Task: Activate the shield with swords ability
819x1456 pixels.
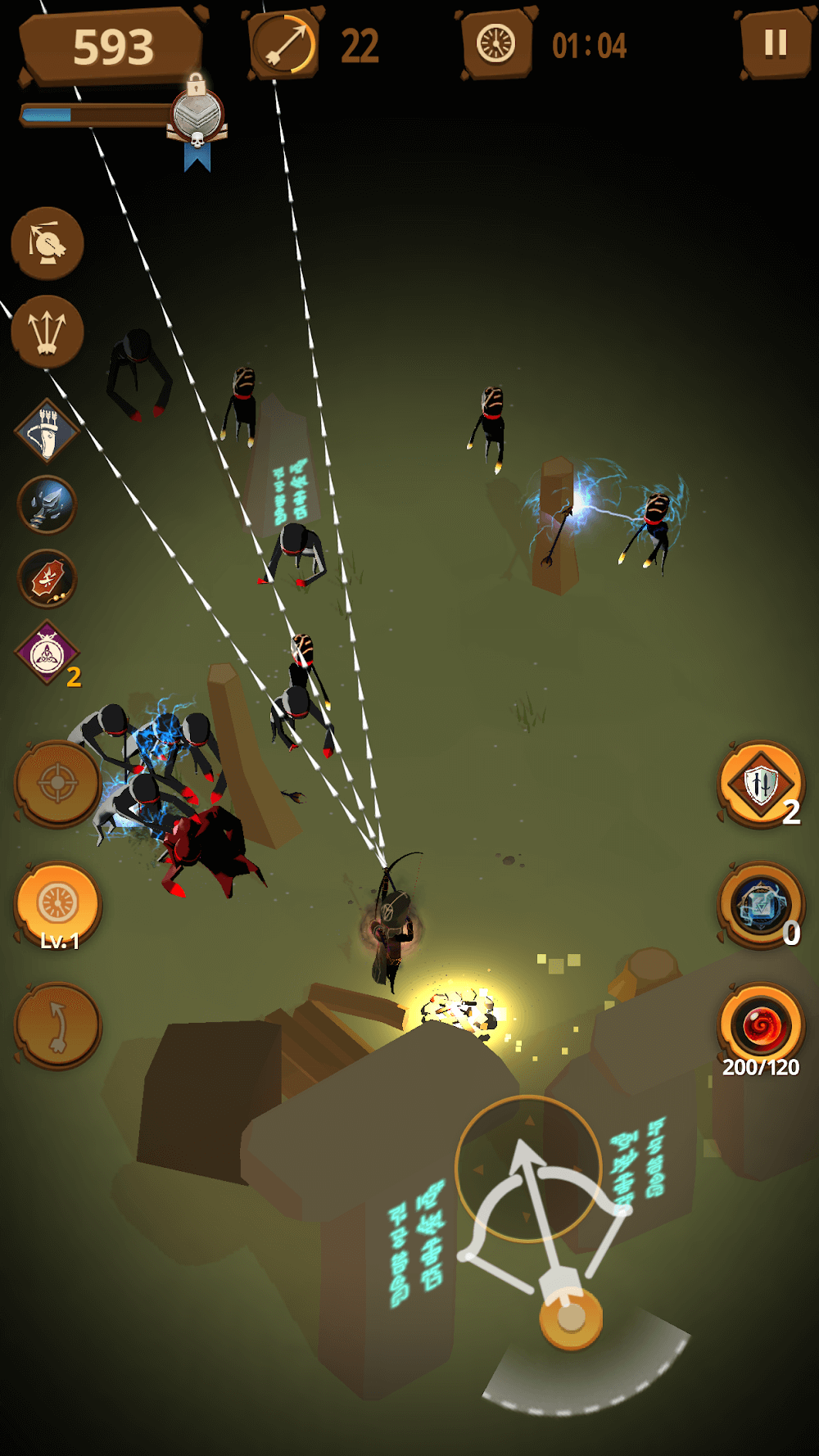Action: 761,784
